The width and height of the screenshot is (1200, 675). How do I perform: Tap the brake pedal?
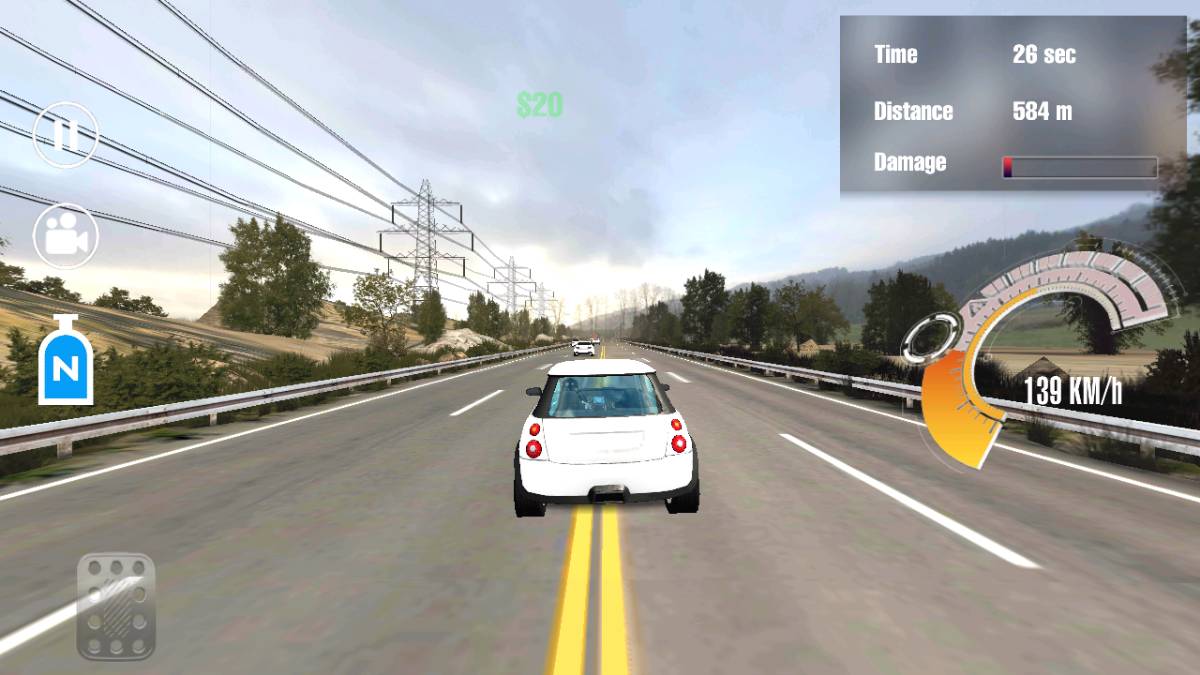[x=116, y=607]
